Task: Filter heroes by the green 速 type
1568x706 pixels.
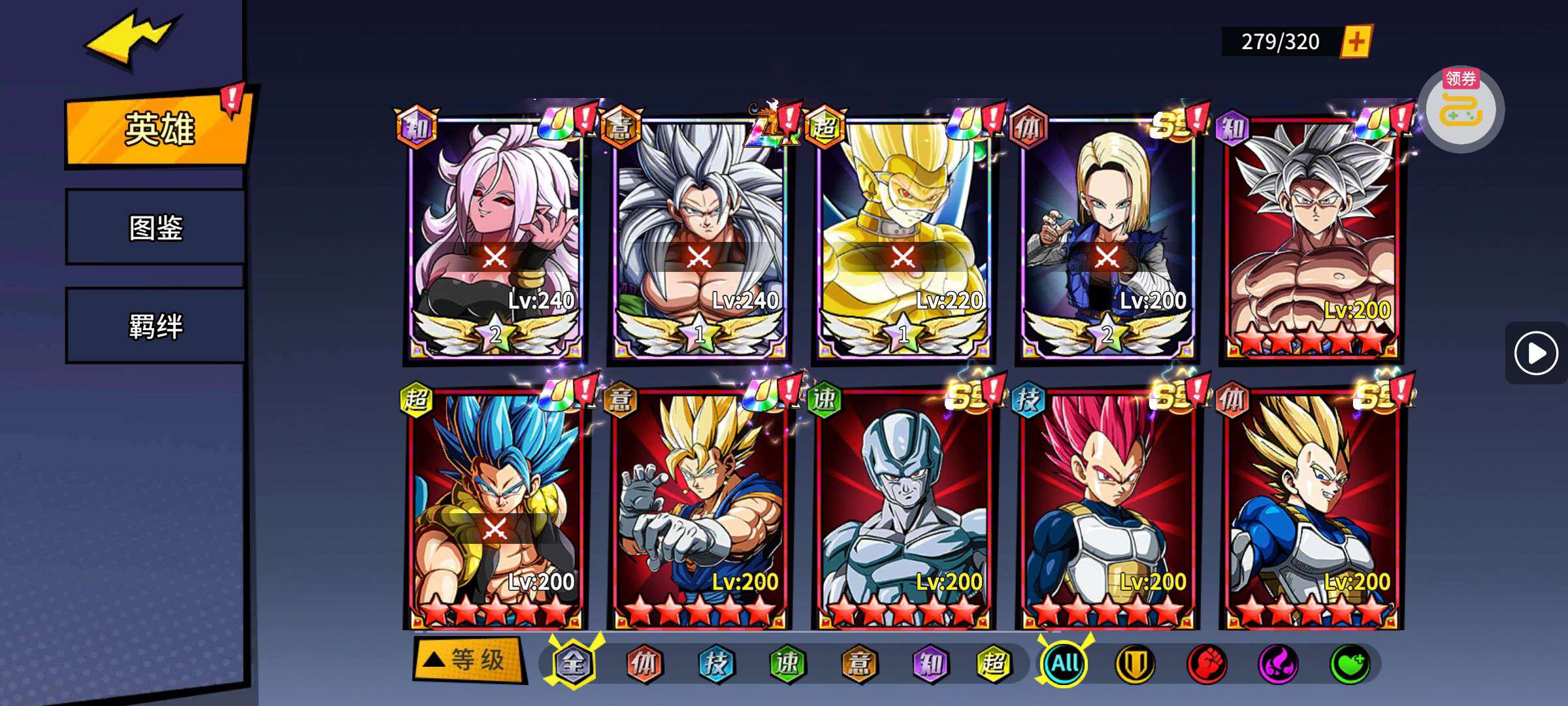Action: (787, 664)
